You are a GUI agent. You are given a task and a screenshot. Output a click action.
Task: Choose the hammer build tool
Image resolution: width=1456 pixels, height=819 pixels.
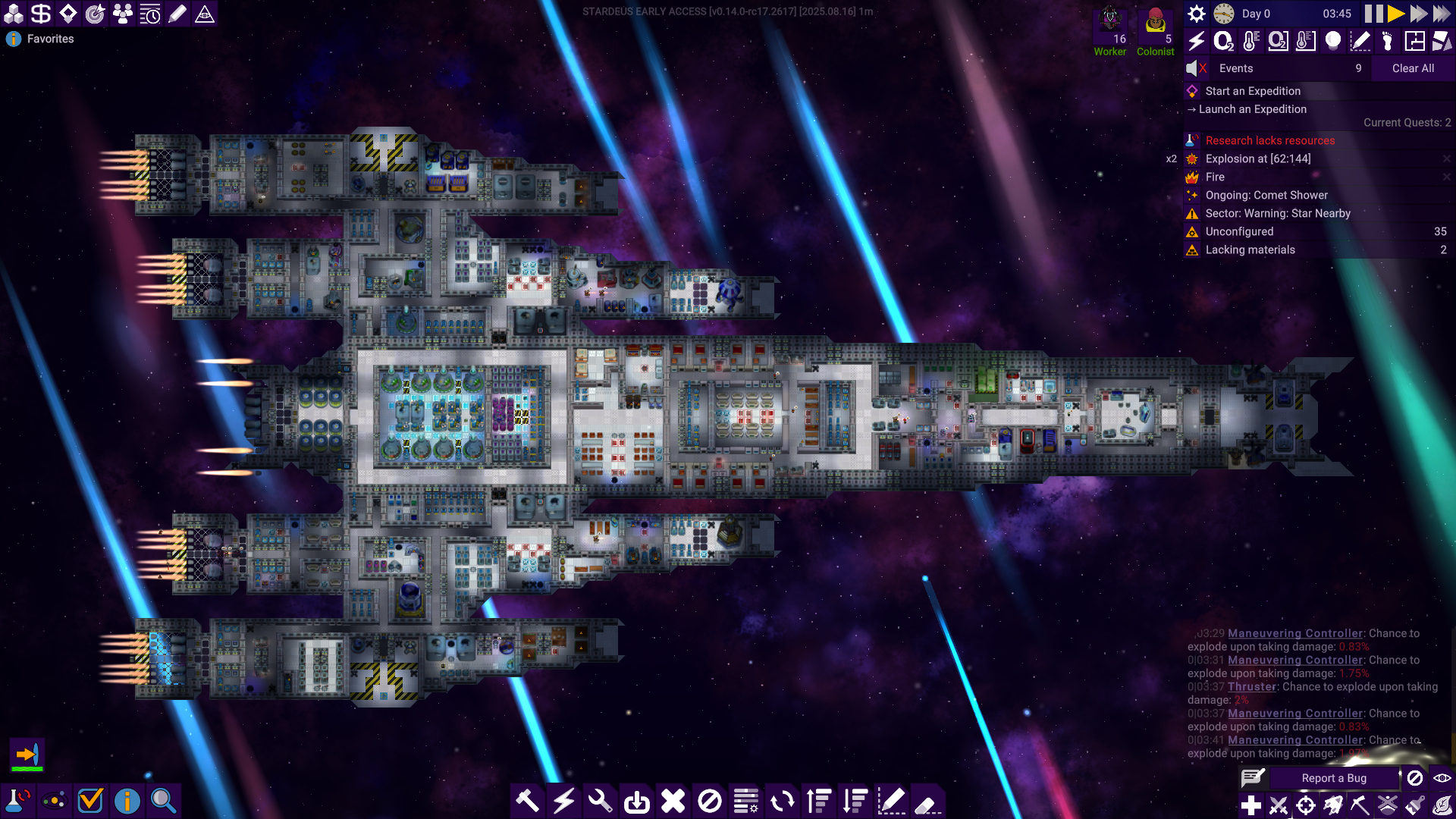click(x=527, y=801)
